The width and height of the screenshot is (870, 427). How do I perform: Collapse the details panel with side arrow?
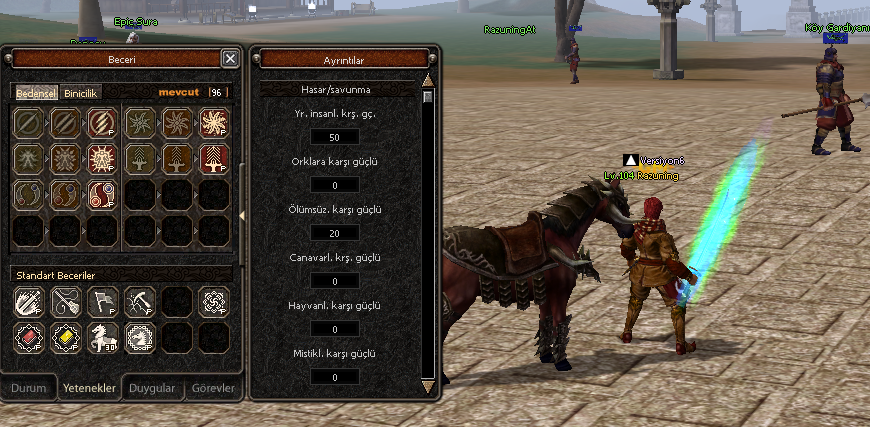244,215
